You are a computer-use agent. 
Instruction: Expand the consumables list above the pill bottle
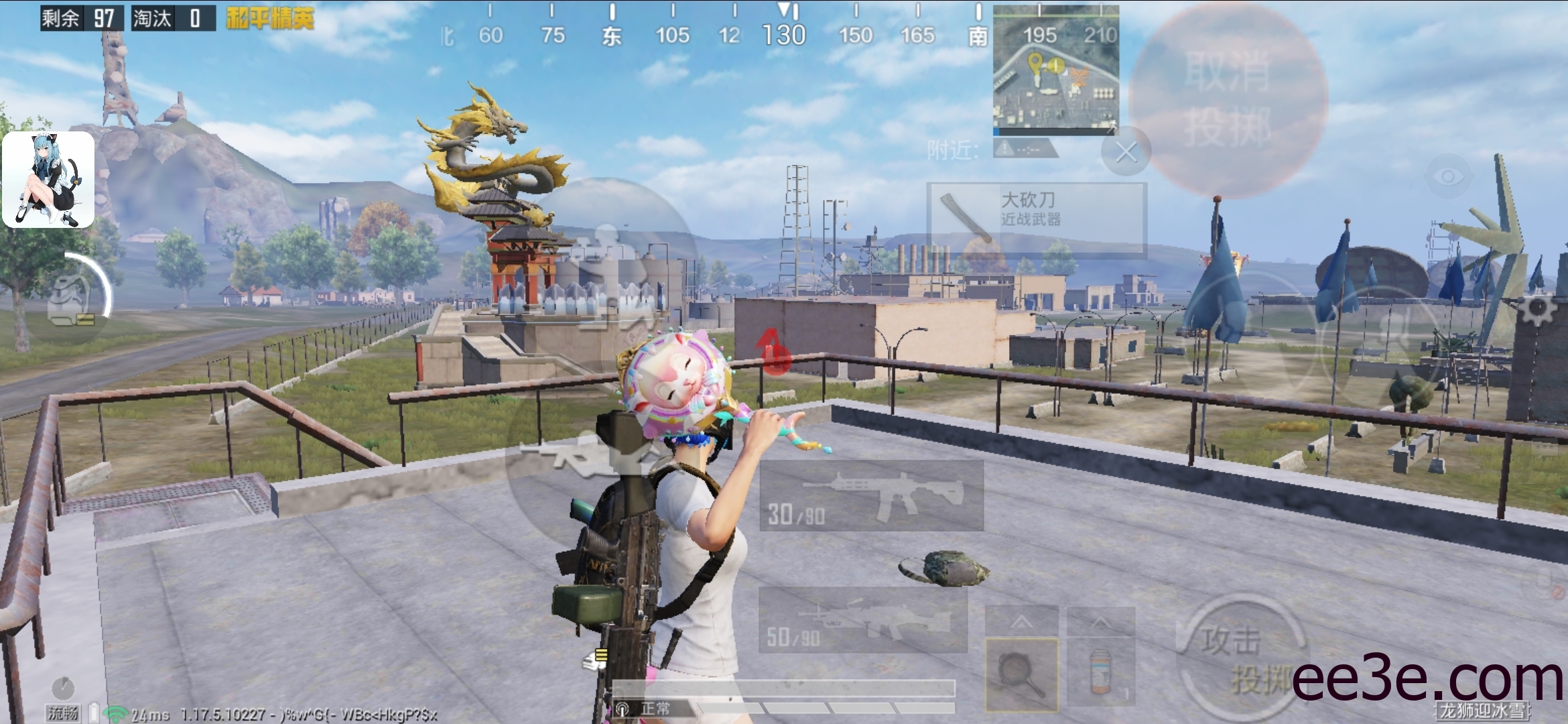pos(1100,622)
